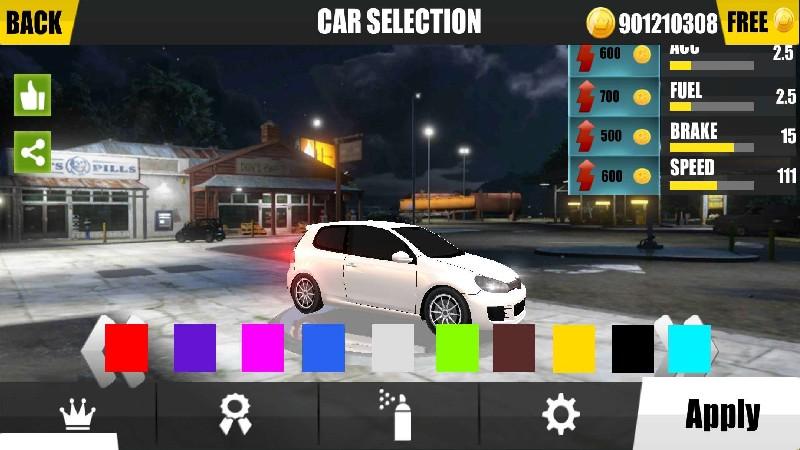Switch to the crown tab
This screenshot has height=450, width=800.
pos(77,415)
